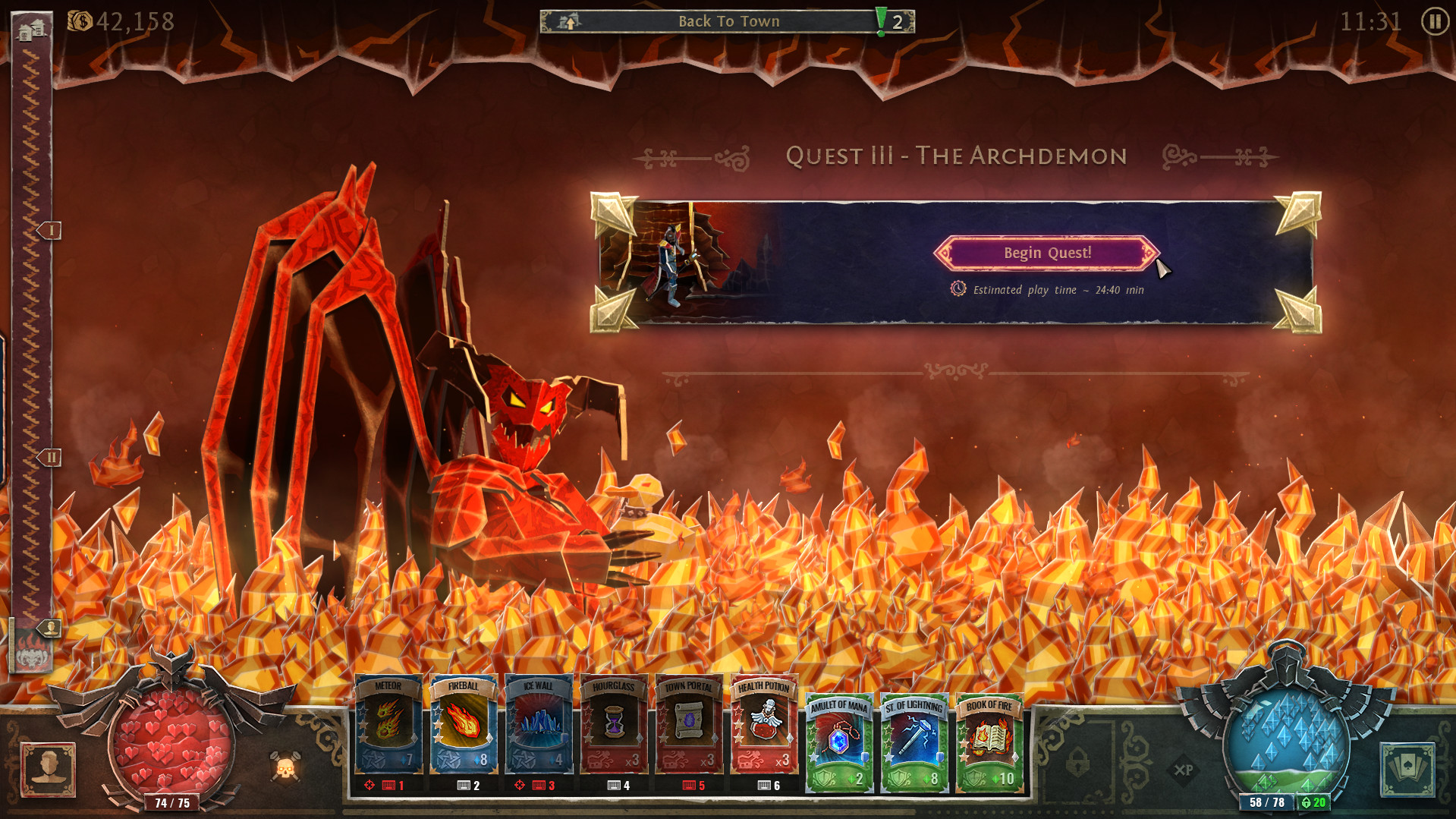
Task: Select quest marker II on the progress track
Action: (52, 457)
